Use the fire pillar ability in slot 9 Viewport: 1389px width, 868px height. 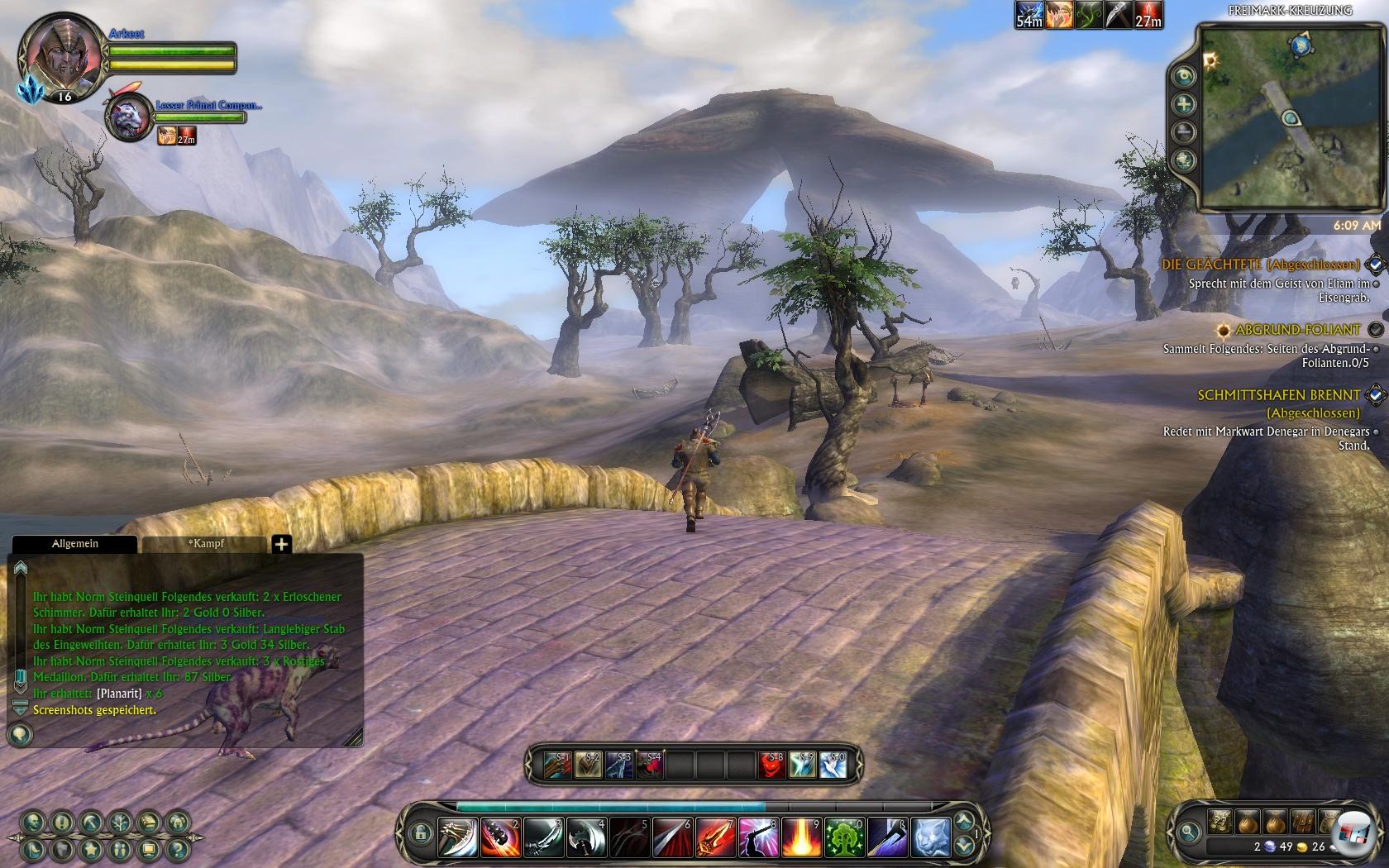coord(801,837)
